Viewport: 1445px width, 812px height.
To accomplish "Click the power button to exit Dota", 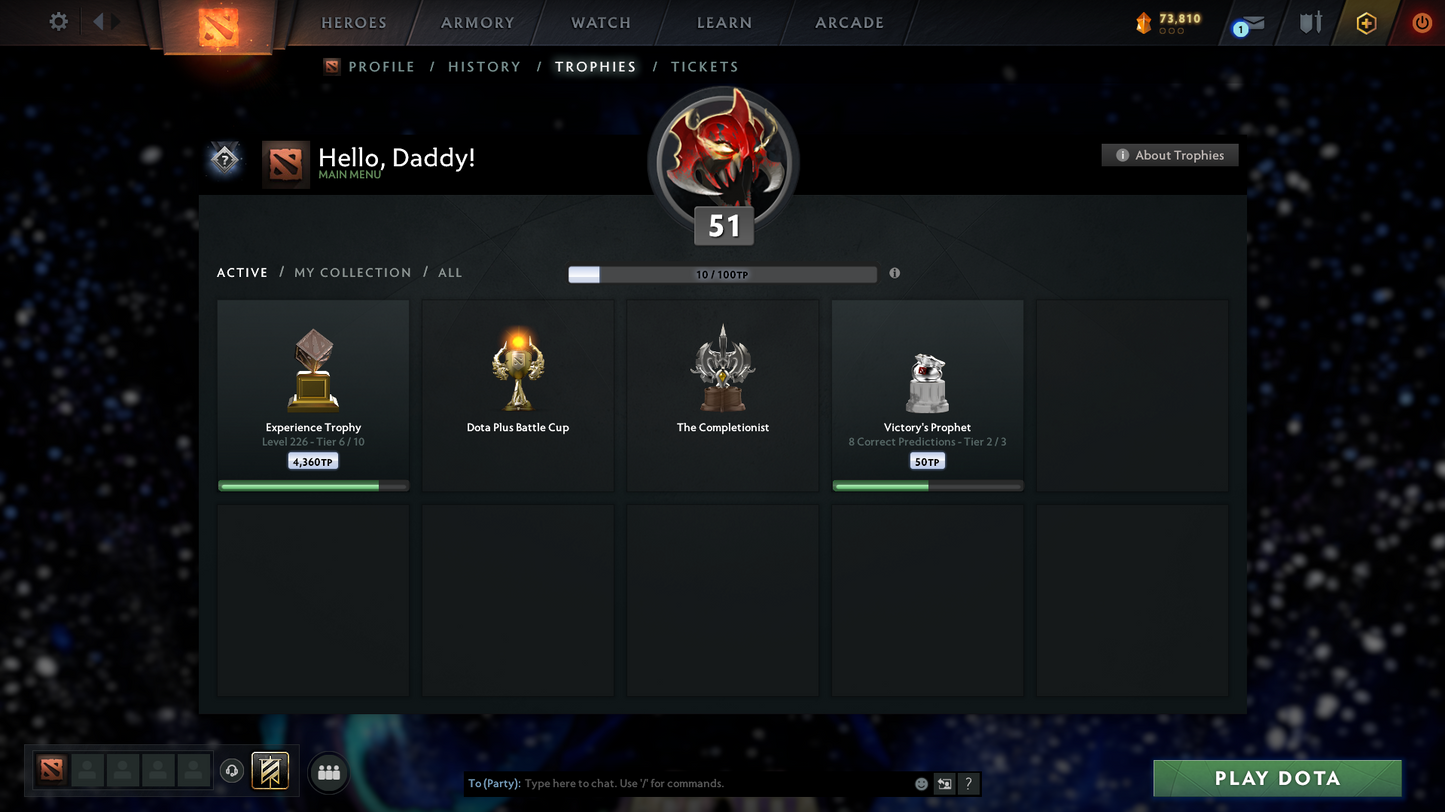I will (1422, 23).
